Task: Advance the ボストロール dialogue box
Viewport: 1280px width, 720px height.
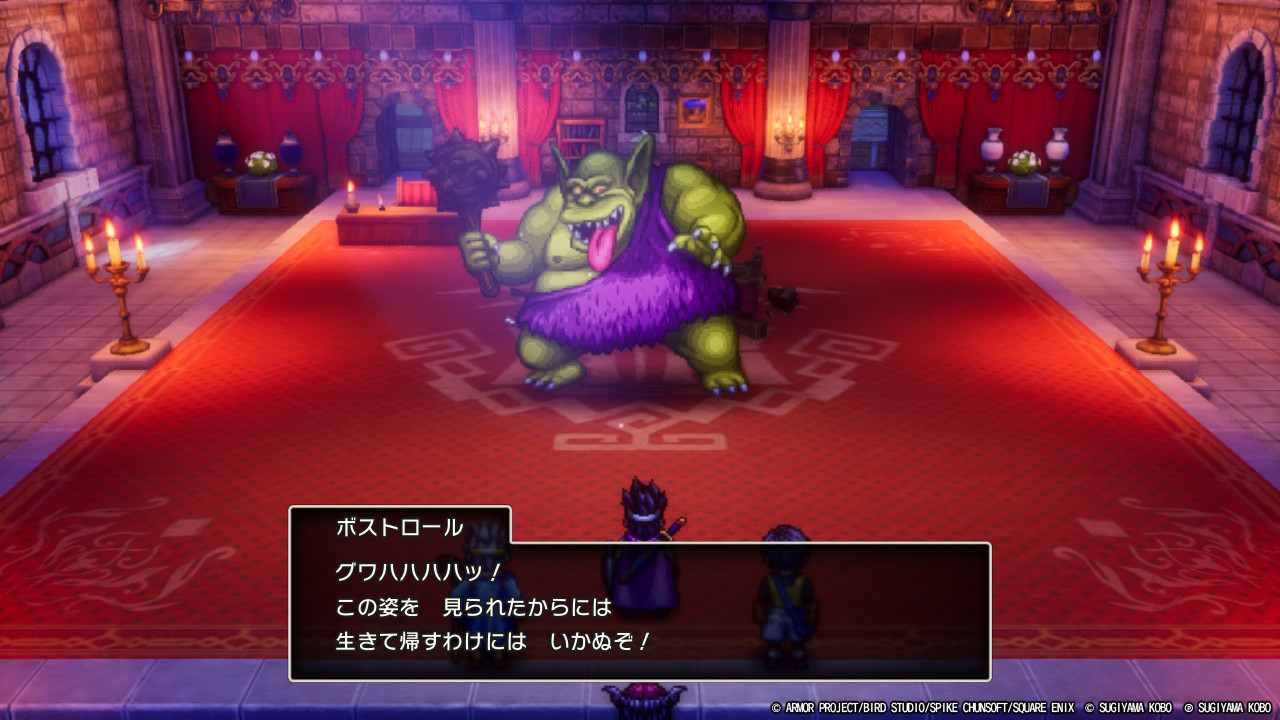Action: (x=640, y=611)
